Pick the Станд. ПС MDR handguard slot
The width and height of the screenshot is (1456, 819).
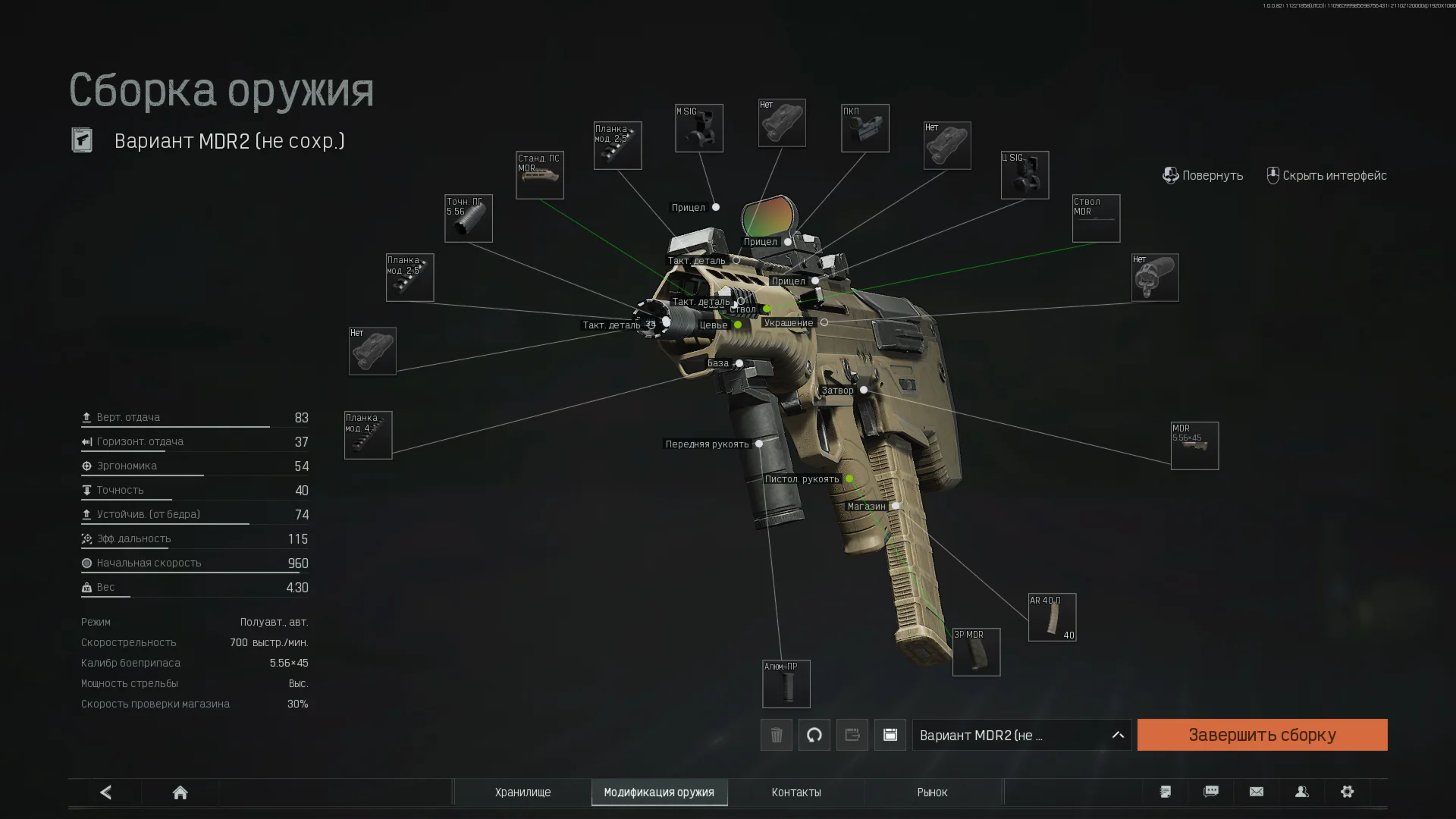pyautogui.click(x=540, y=175)
